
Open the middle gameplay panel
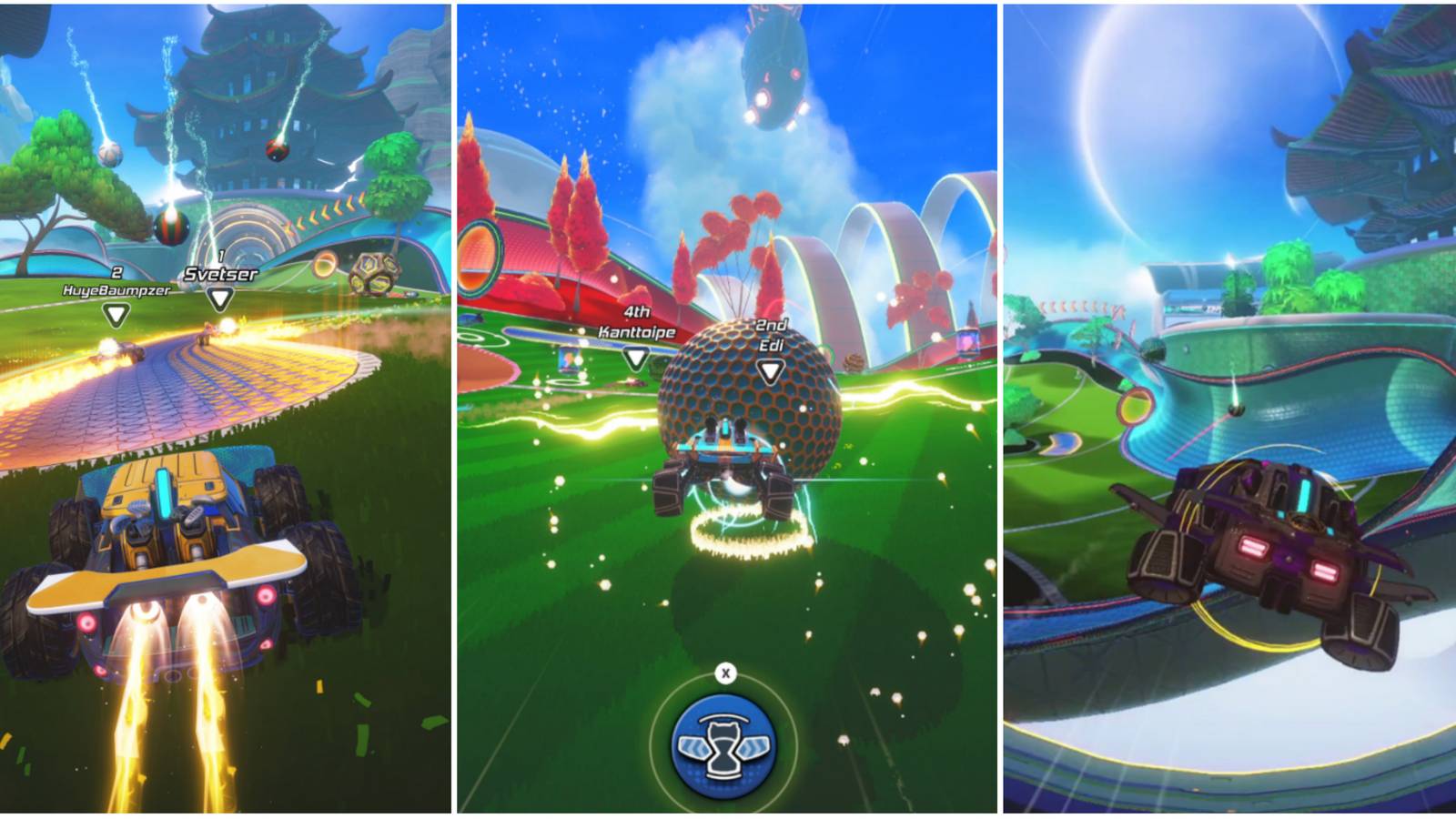(728, 409)
